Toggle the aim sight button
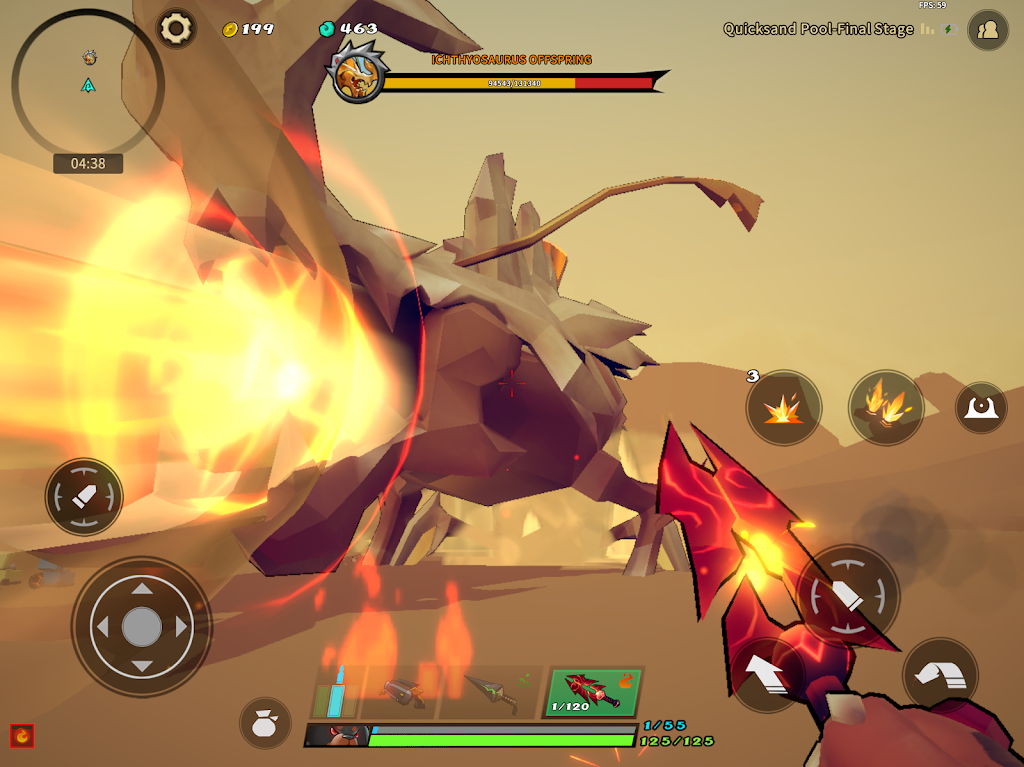The image size is (1024, 767). pyautogui.click(x=980, y=408)
